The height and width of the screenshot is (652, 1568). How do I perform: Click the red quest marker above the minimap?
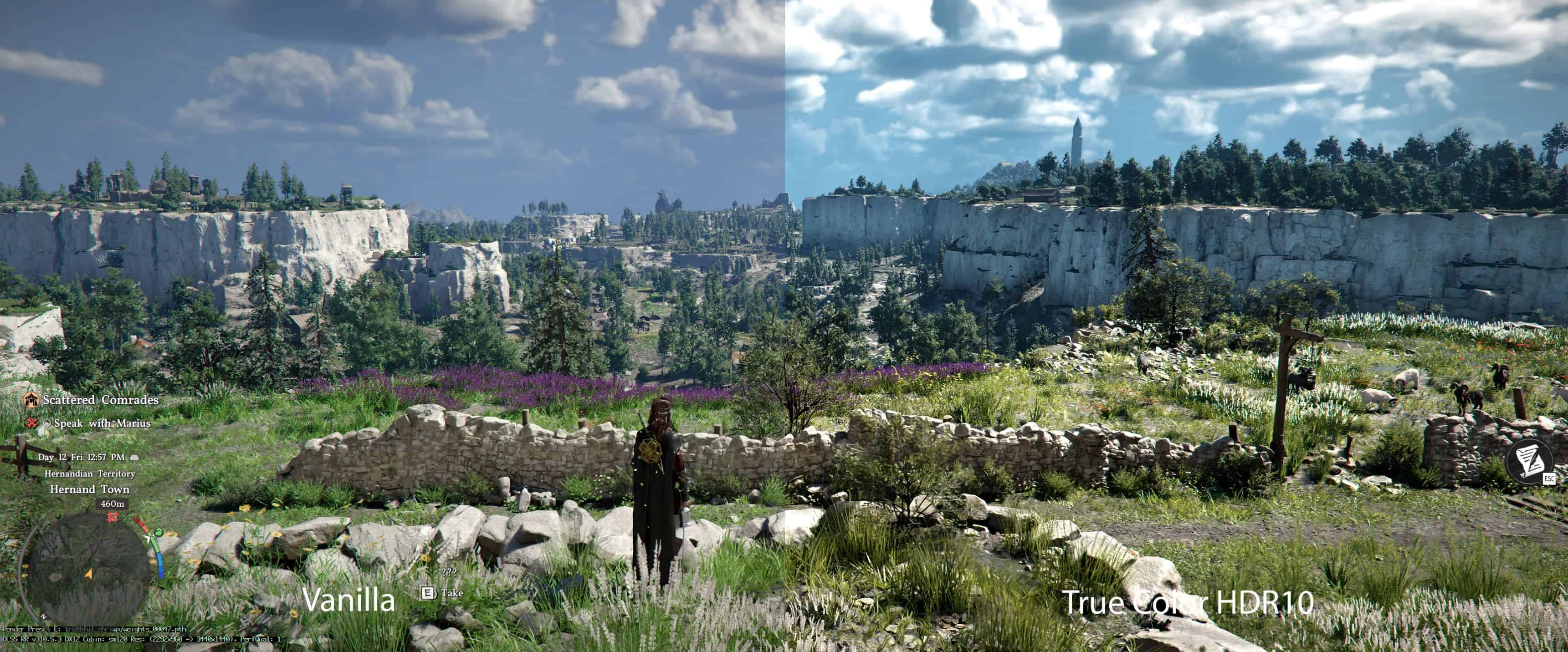pyautogui.click(x=112, y=516)
